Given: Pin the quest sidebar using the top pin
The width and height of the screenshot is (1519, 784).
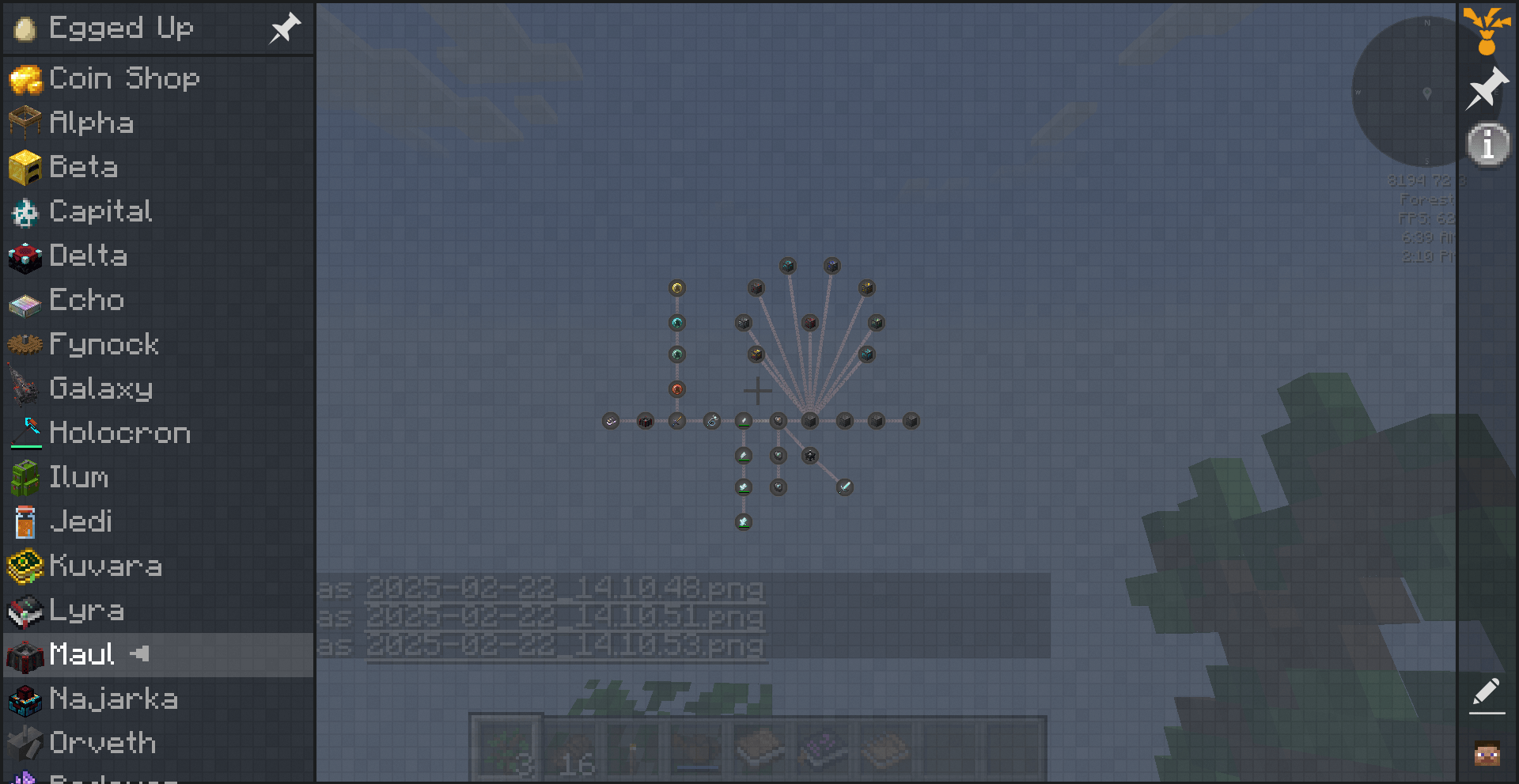Looking at the screenshot, I should (285, 28).
